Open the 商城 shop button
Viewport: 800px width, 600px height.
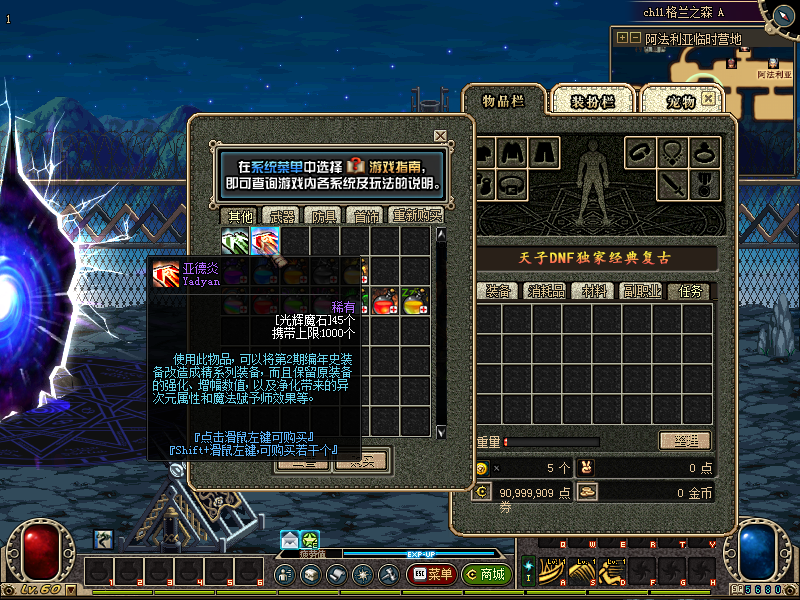[486, 575]
